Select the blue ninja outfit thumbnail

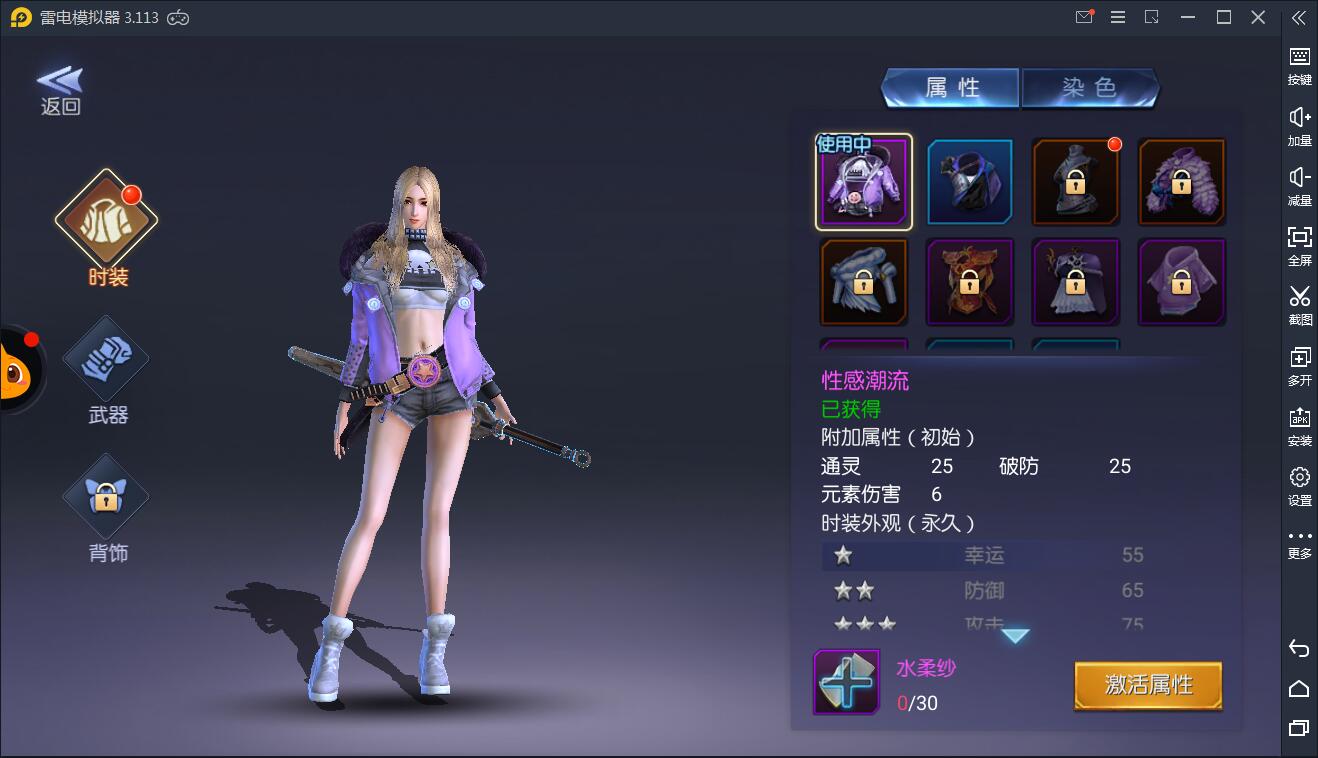point(969,181)
